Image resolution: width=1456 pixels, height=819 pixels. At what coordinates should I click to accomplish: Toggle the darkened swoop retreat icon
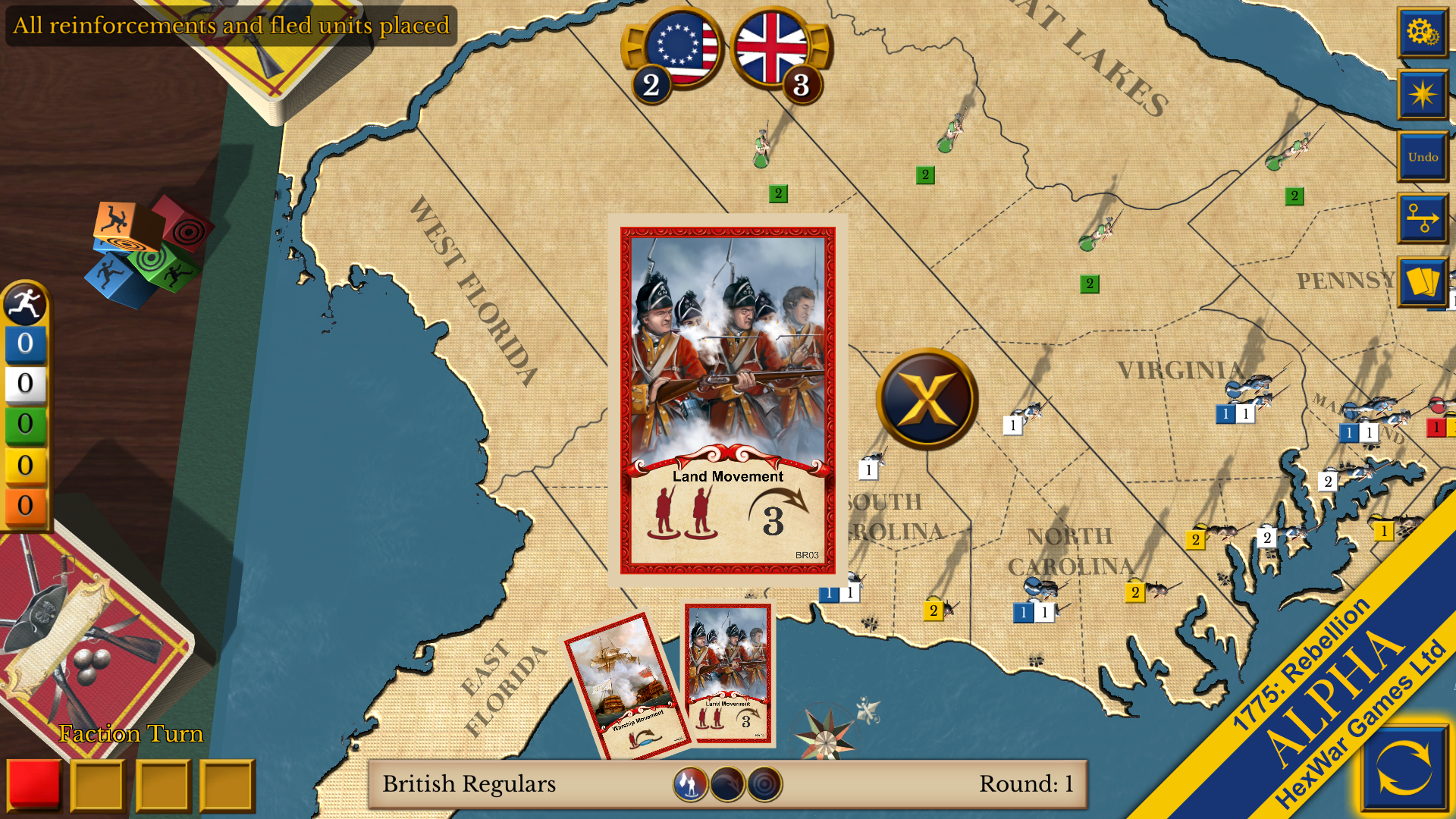click(726, 784)
